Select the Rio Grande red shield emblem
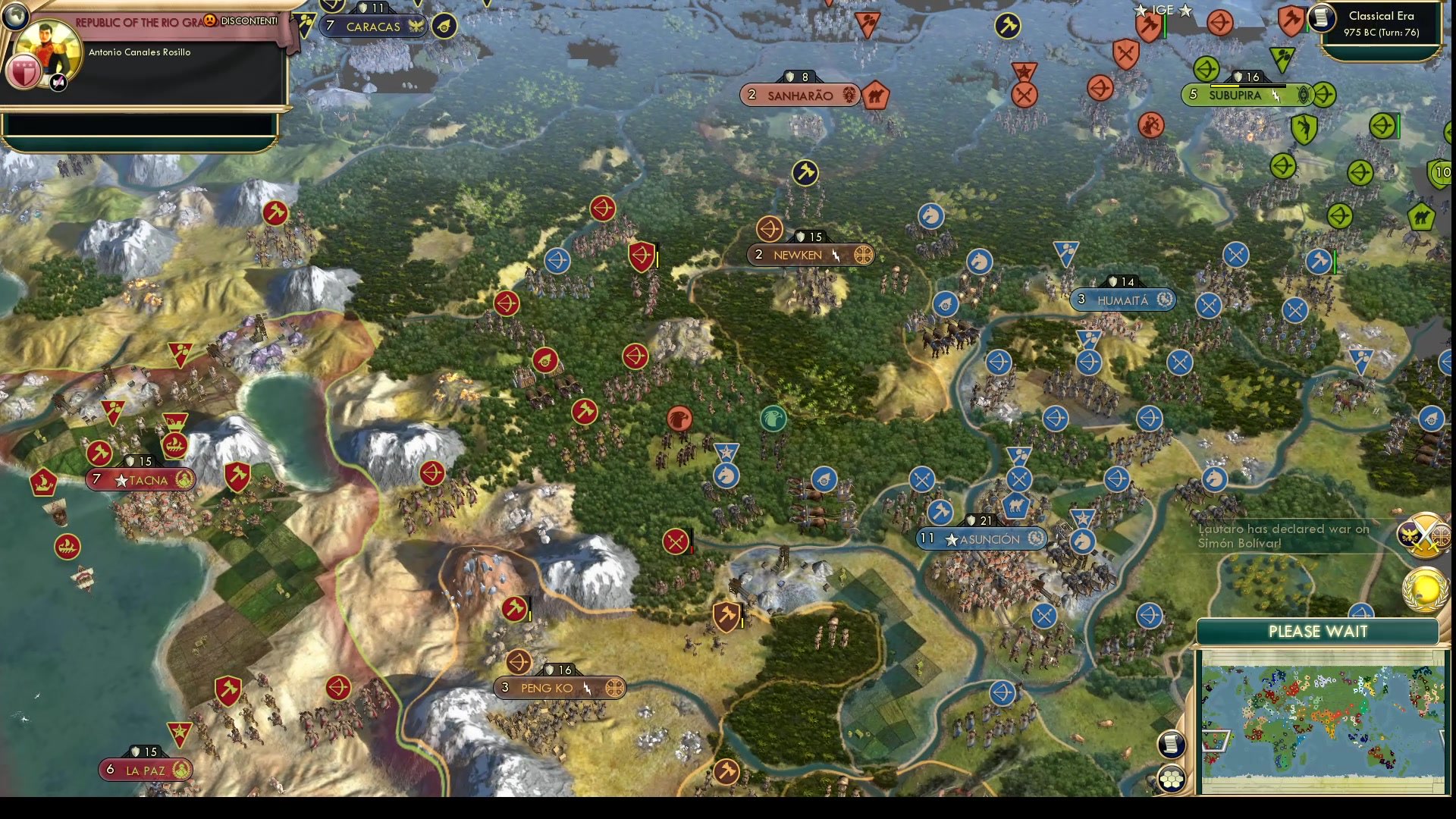1456x819 pixels. pos(23,72)
